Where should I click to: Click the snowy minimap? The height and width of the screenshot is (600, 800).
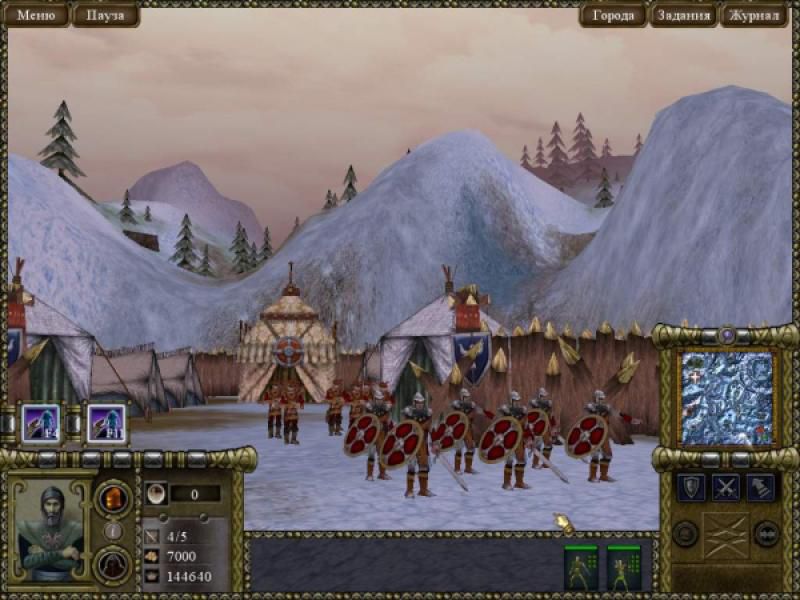(726, 397)
